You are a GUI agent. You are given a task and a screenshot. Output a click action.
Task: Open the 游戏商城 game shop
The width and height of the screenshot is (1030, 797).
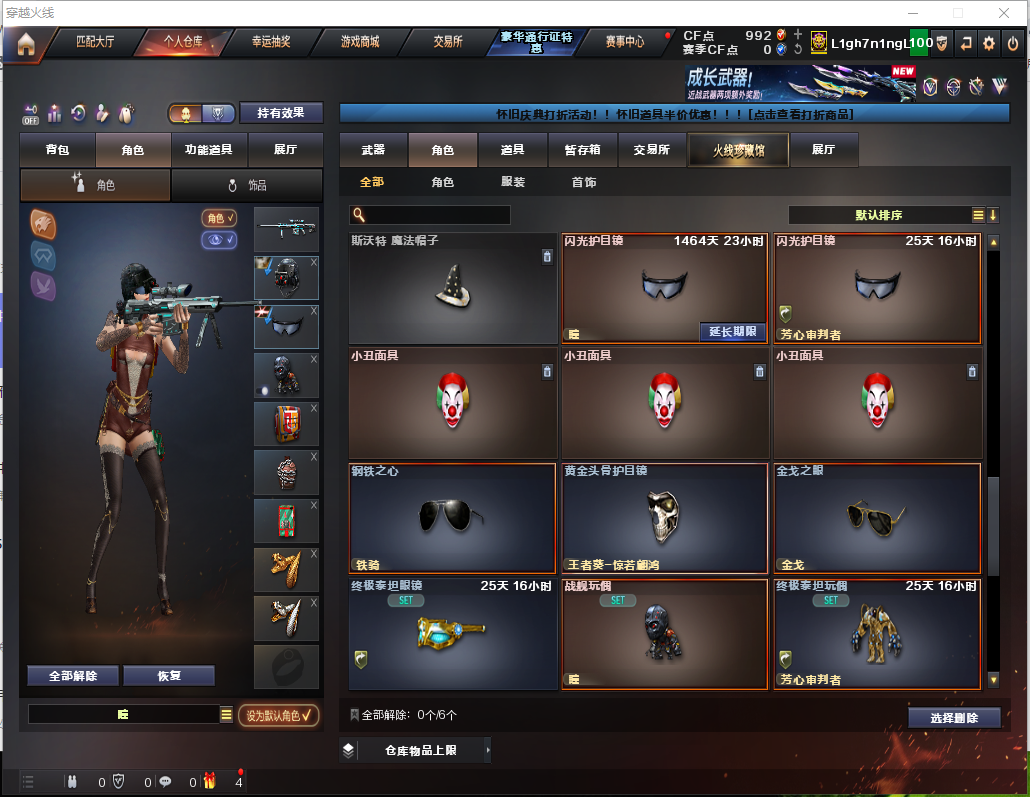click(x=360, y=42)
